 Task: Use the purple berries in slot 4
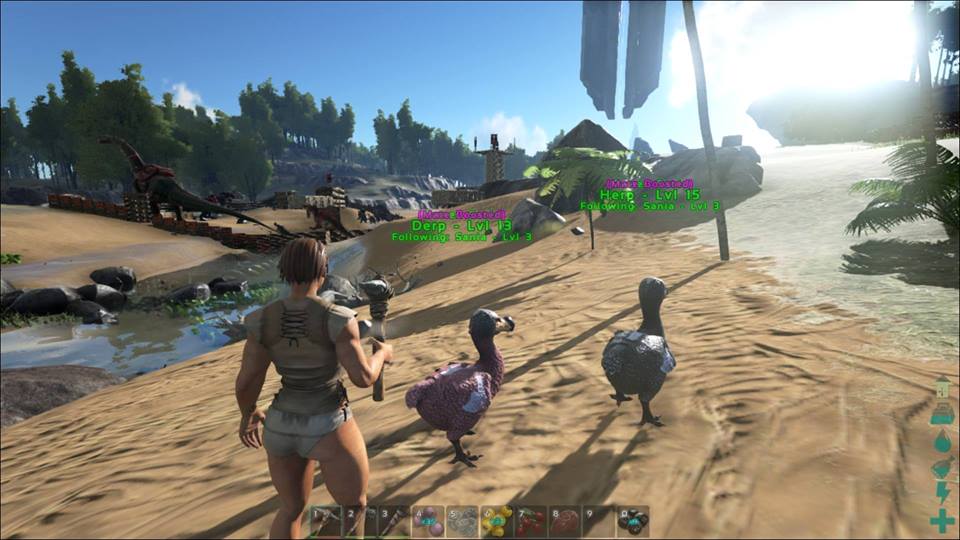(x=429, y=521)
